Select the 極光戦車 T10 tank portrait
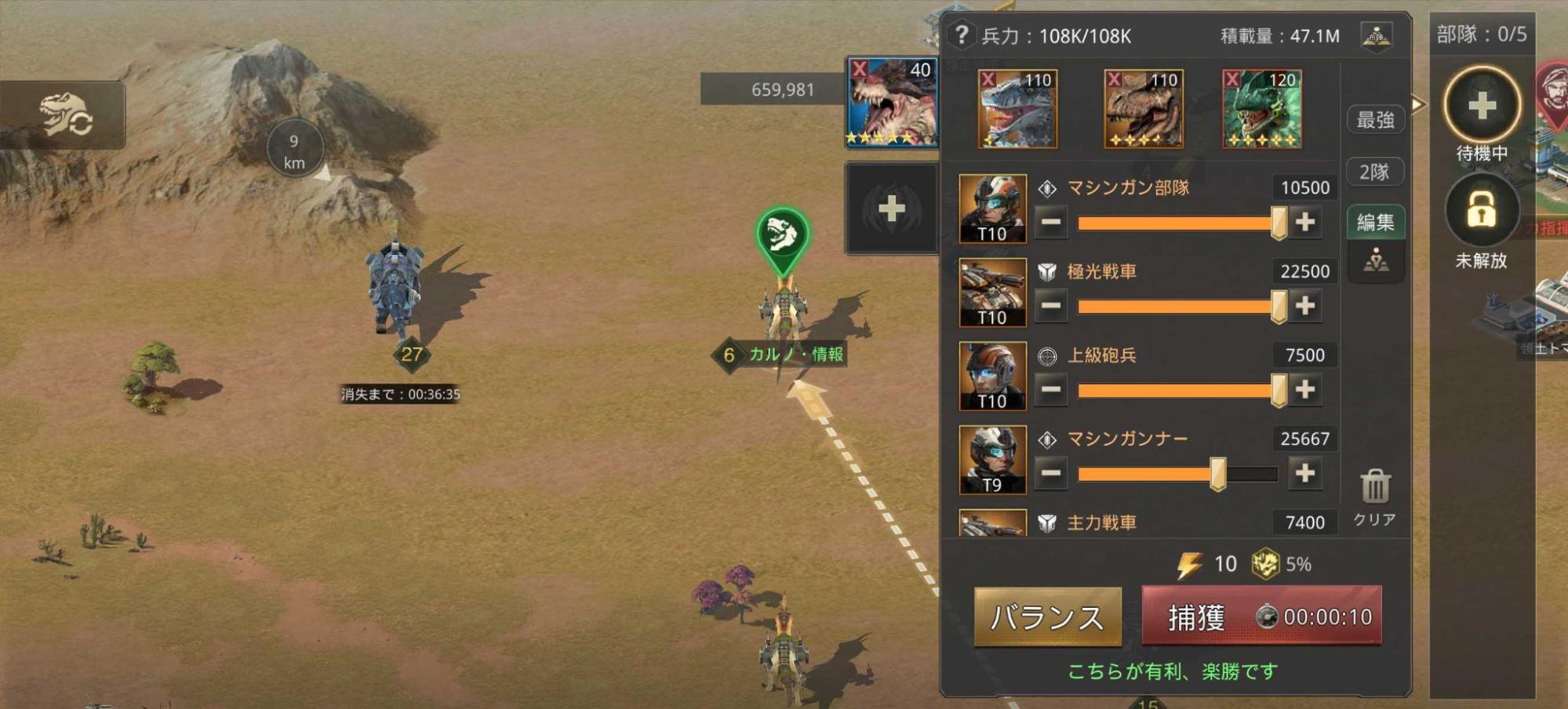 coord(992,290)
